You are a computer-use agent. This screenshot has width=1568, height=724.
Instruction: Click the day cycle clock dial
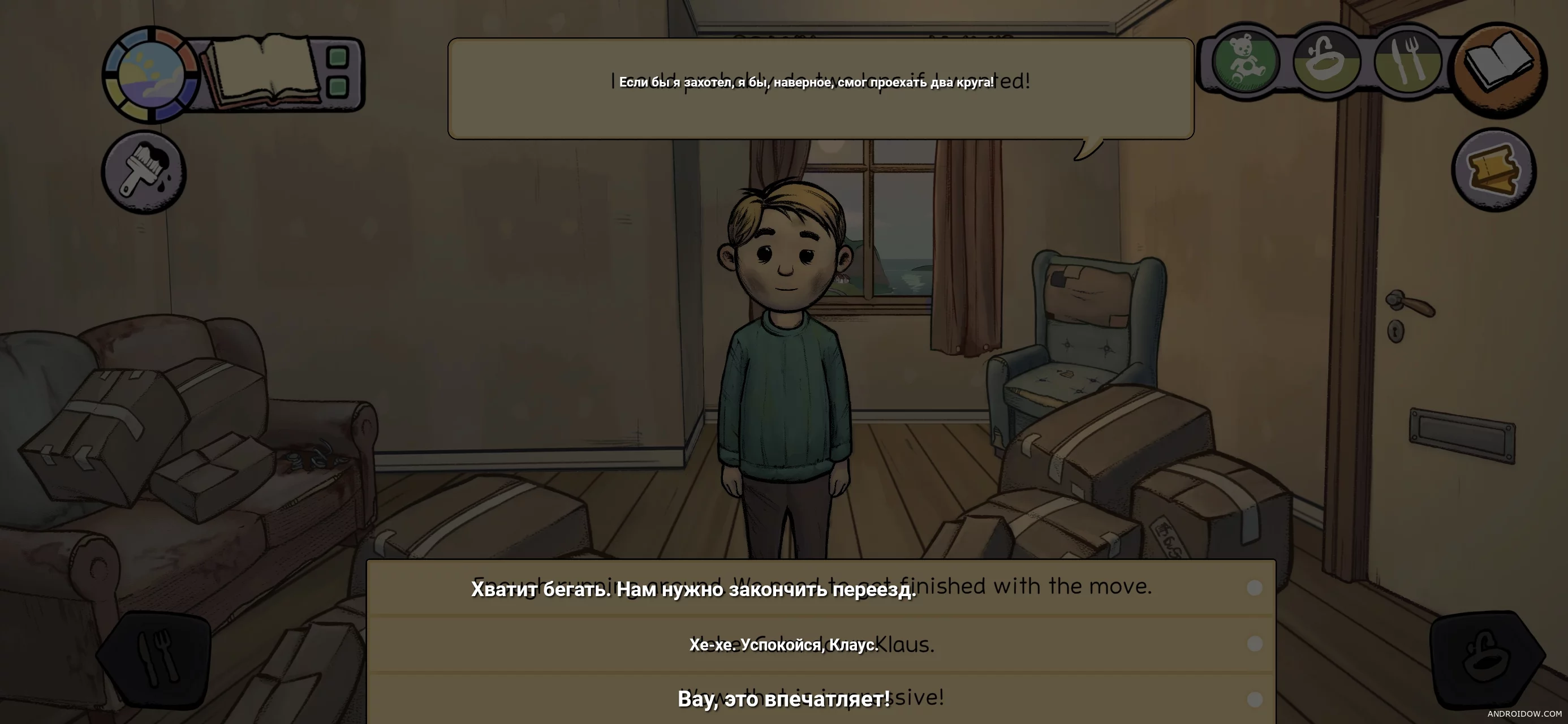pos(150,75)
